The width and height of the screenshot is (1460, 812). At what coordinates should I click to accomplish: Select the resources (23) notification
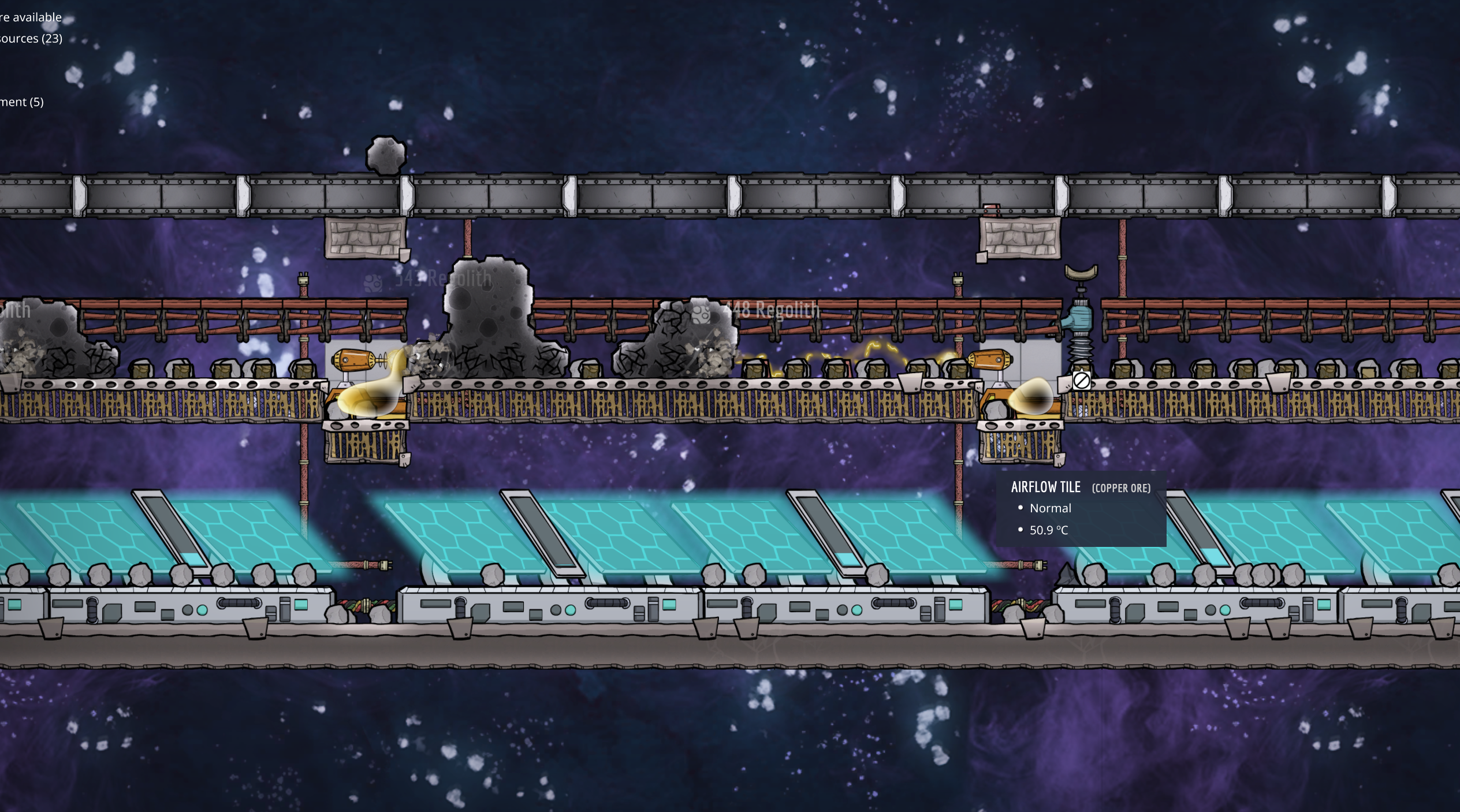30,39
